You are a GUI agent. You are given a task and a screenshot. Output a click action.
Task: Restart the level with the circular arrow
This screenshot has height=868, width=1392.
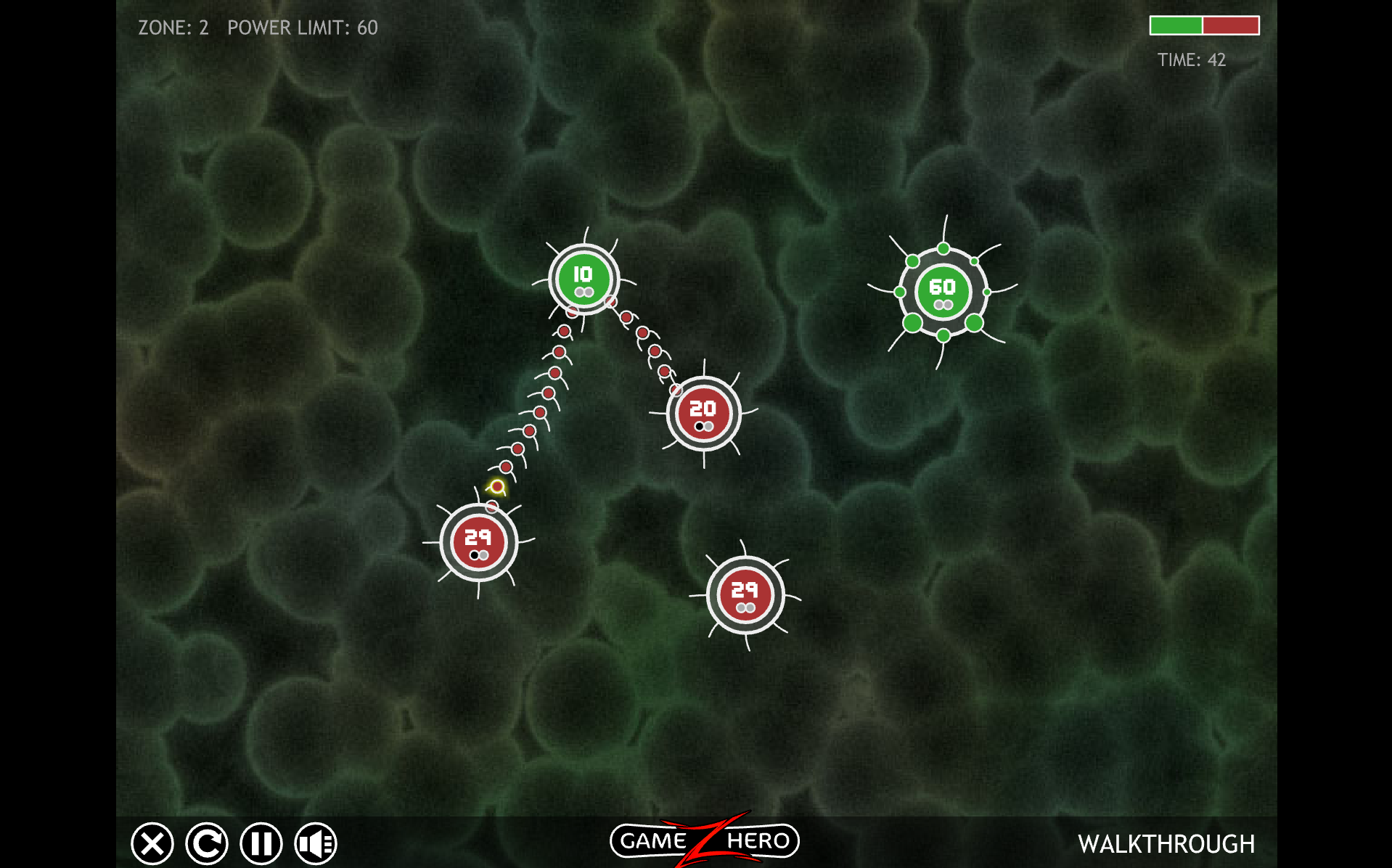[207, 843]
